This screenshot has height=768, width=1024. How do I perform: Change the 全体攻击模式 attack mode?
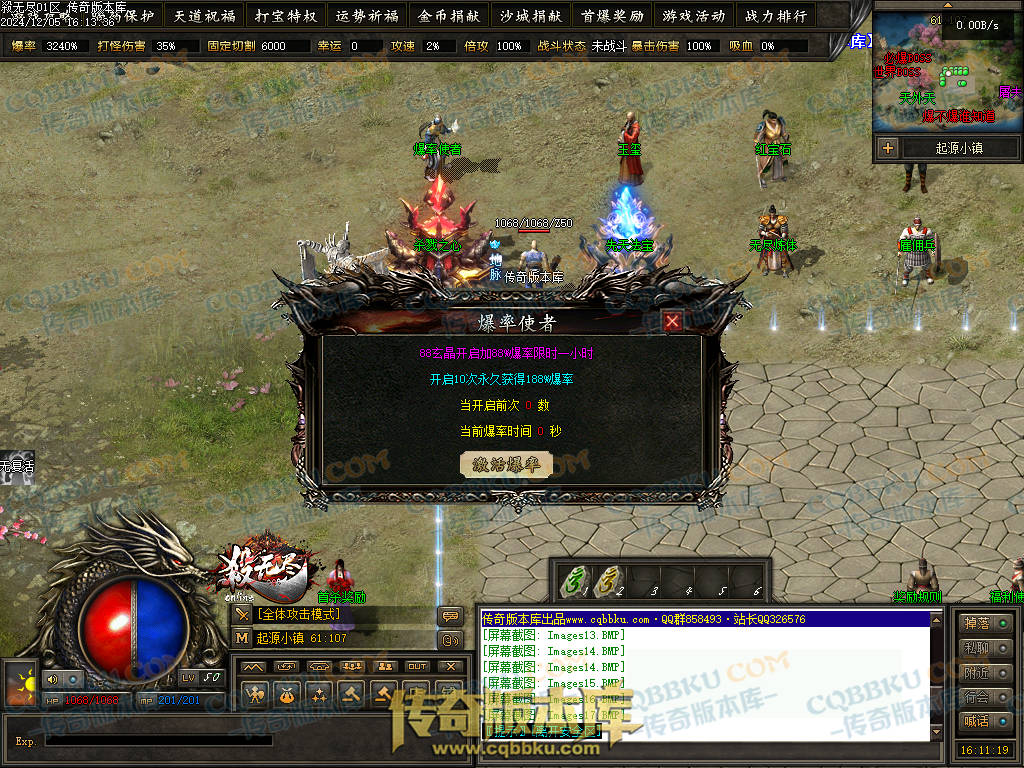[x=300, y=614]
